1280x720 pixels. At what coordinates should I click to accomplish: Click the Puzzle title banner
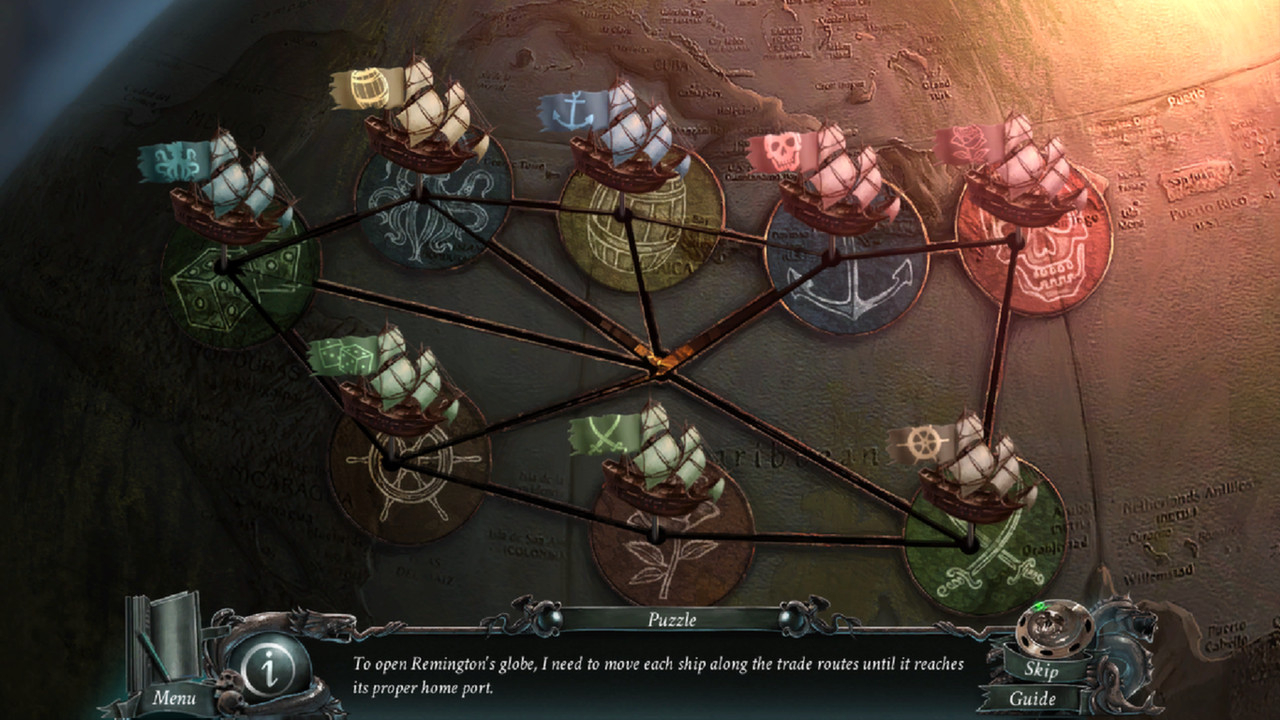pos(672,620)
